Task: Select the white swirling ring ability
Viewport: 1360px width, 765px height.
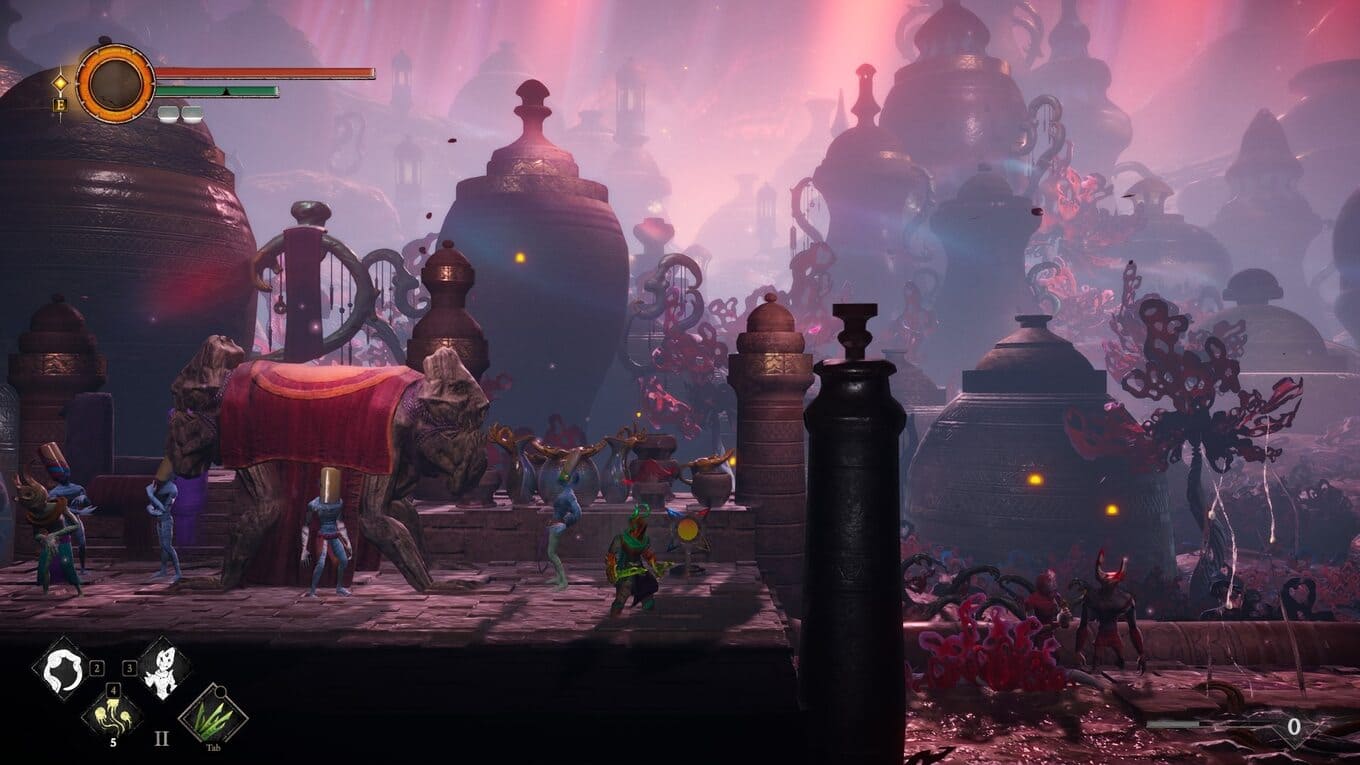Action: pos(61,668)
